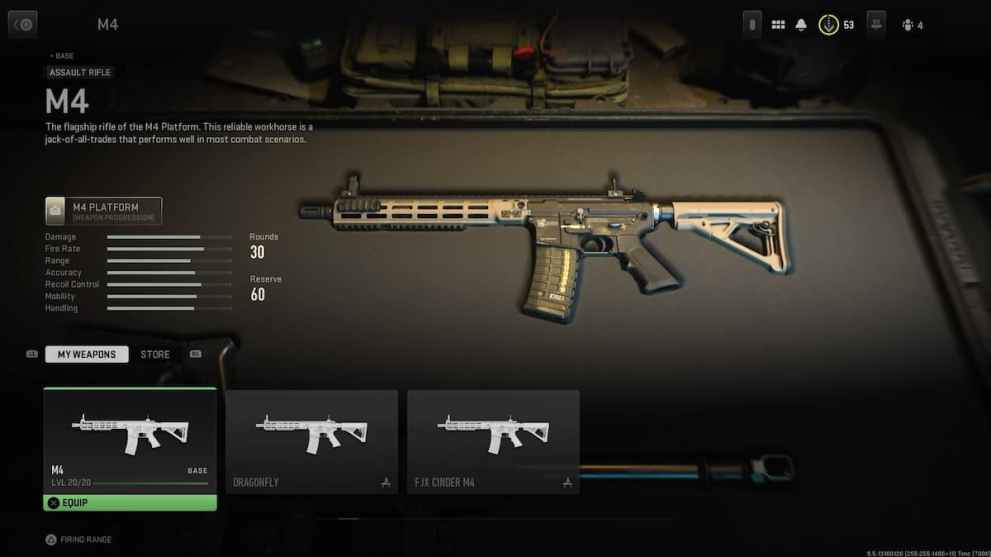
Task: View the level 53 rank emblem
Action: click(x=829, y=25)
